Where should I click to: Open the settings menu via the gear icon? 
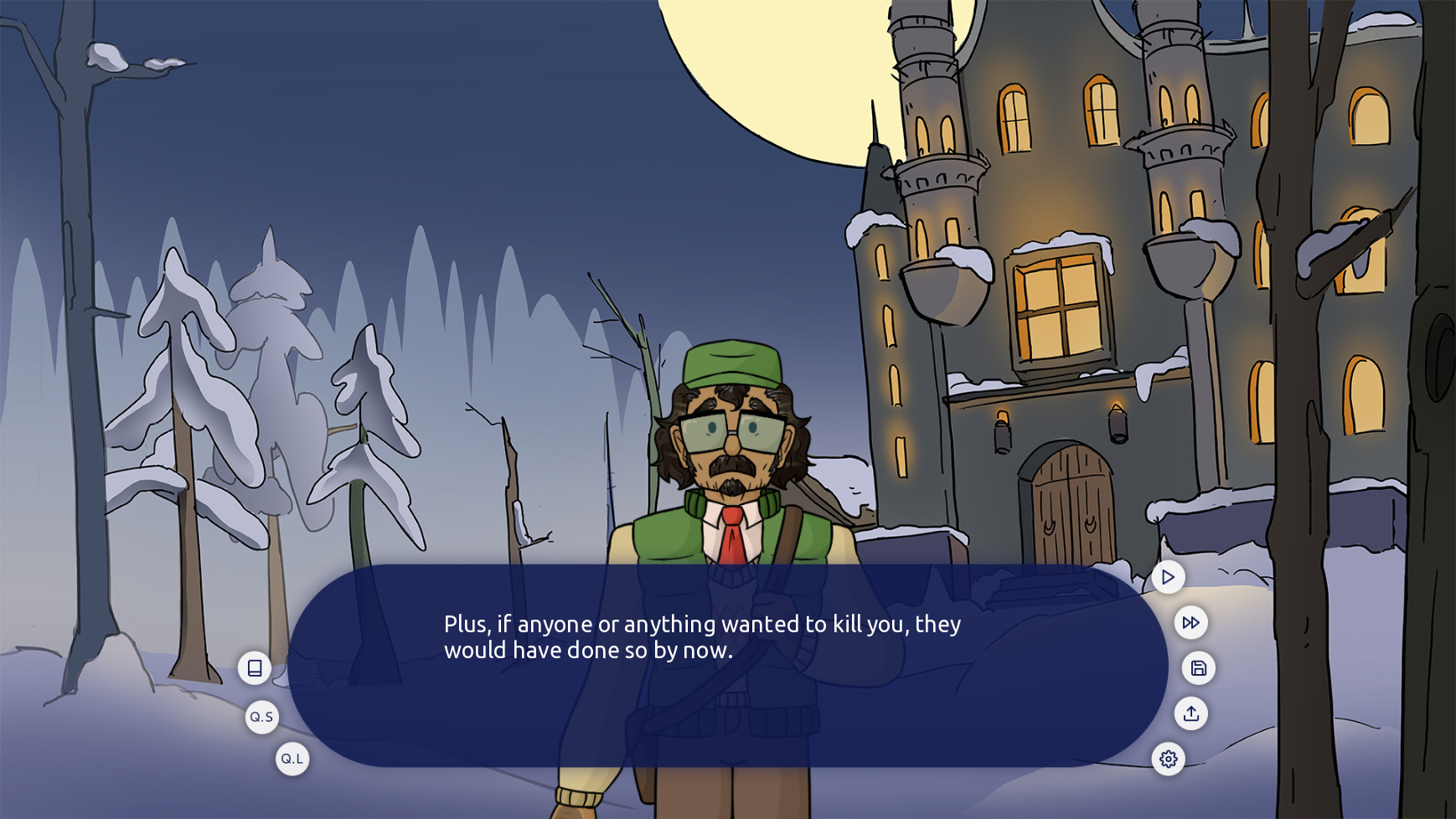(x=1169, y=760)
